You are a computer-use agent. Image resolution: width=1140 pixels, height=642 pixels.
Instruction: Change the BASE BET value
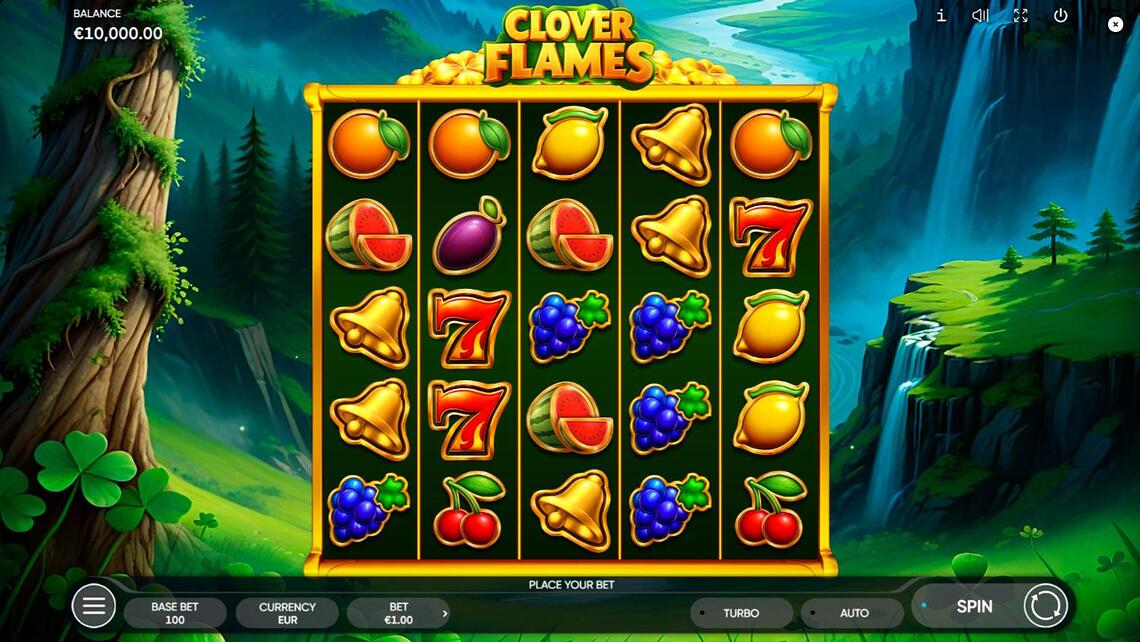pos(175,613)
